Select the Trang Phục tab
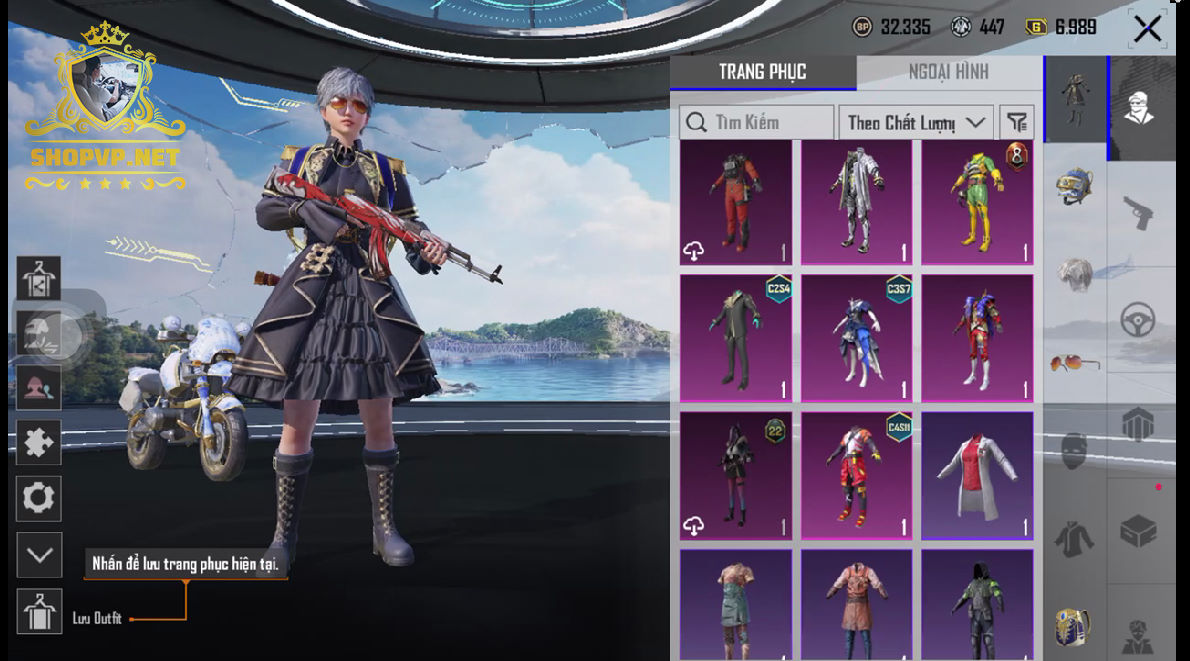This screenshot has width=1190, height=661. tap(762, 72)
